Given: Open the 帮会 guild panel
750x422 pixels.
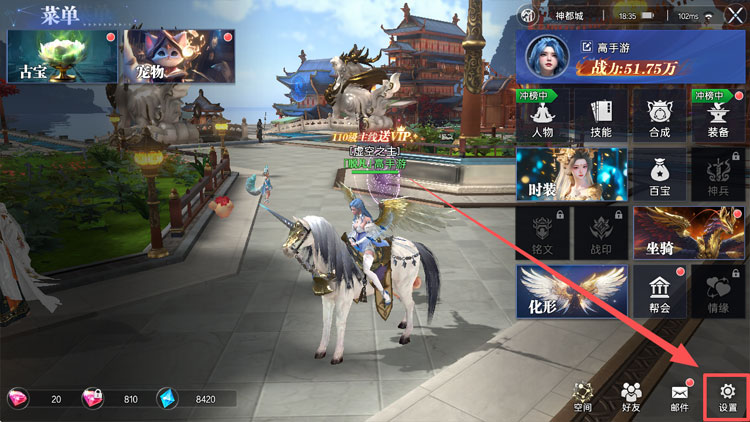Looking at the screenshot, I should [659, 290].
